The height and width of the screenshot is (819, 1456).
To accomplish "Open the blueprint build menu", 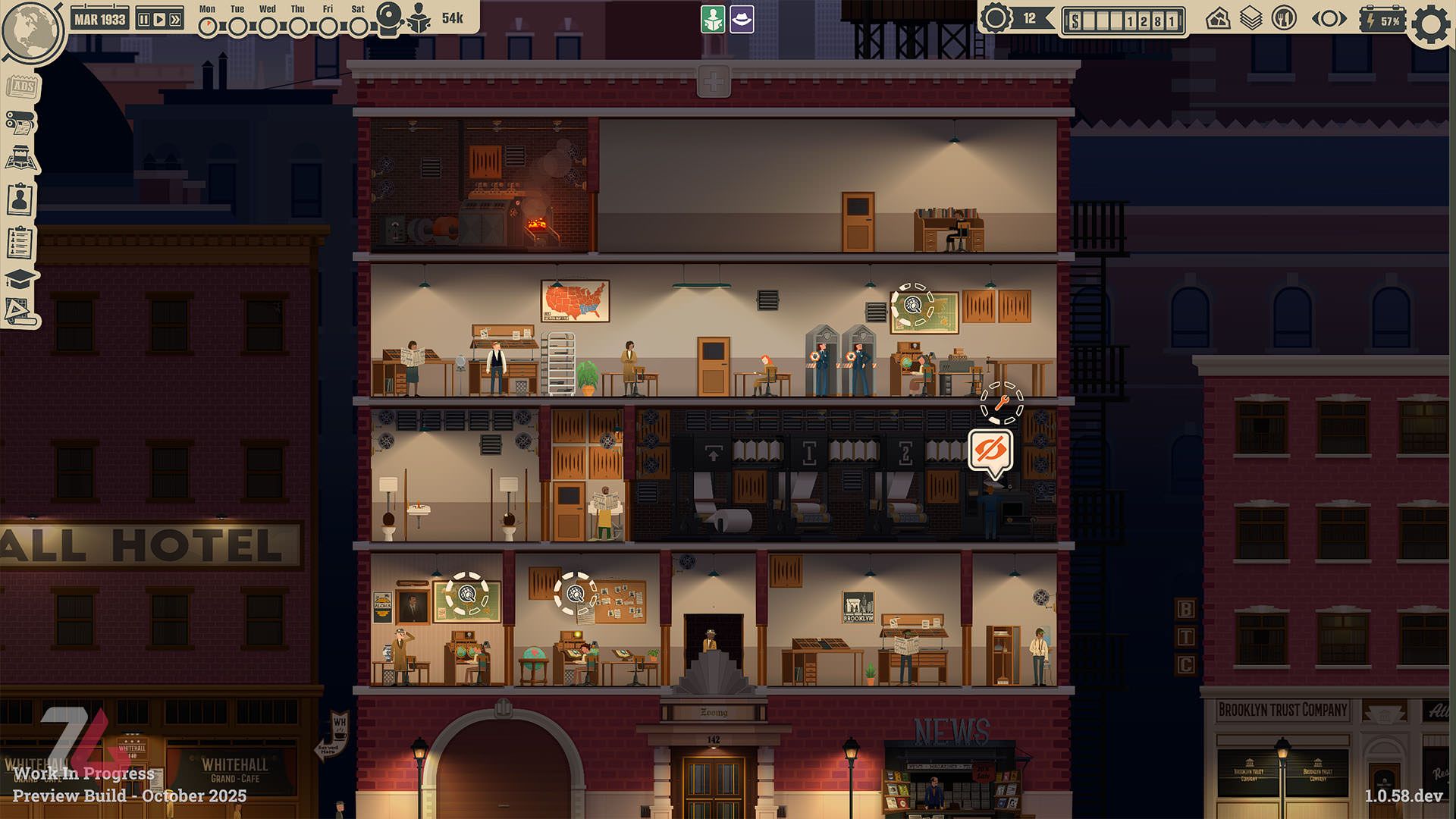I will [20, 312].
